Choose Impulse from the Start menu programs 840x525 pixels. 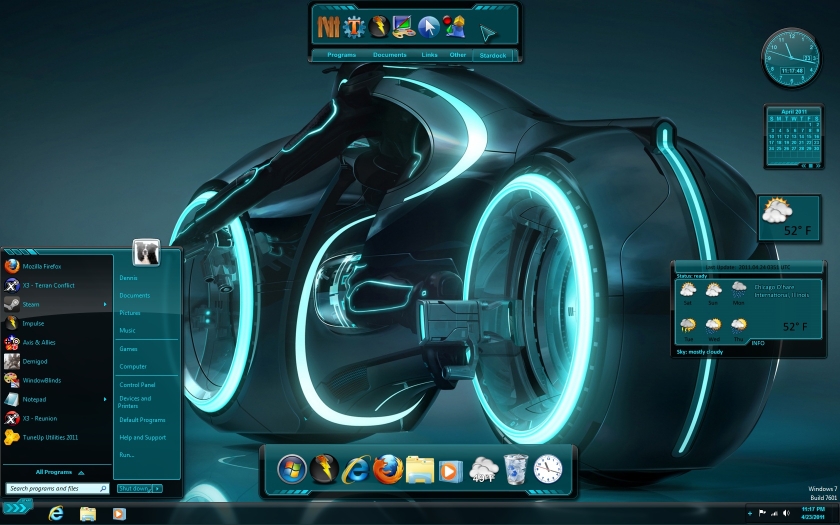click(x=33, y=323)
